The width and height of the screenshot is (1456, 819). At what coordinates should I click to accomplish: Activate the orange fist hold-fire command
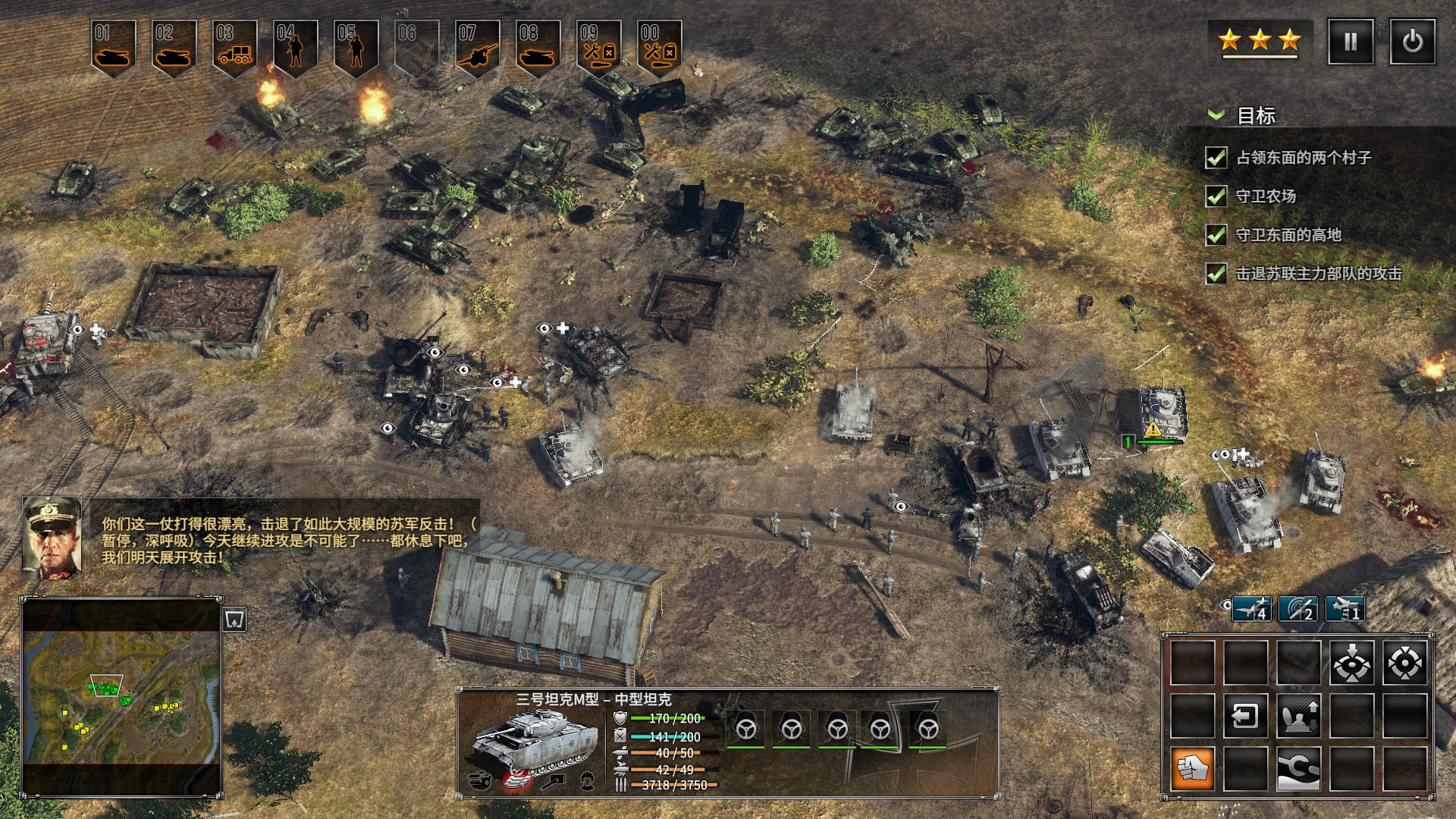click(1193, 768)
